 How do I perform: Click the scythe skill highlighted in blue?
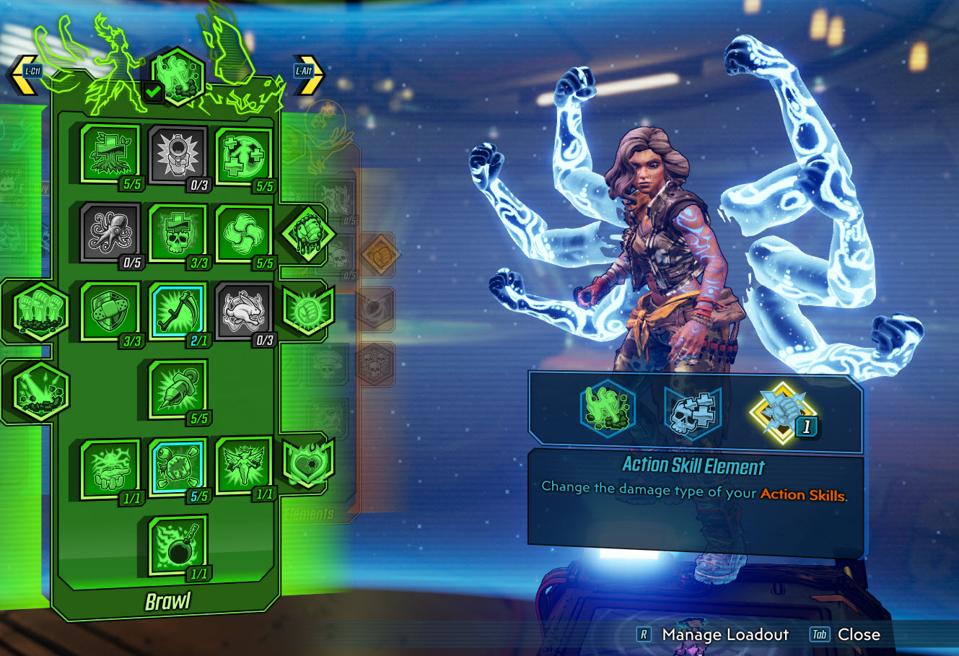click(177, 310)
